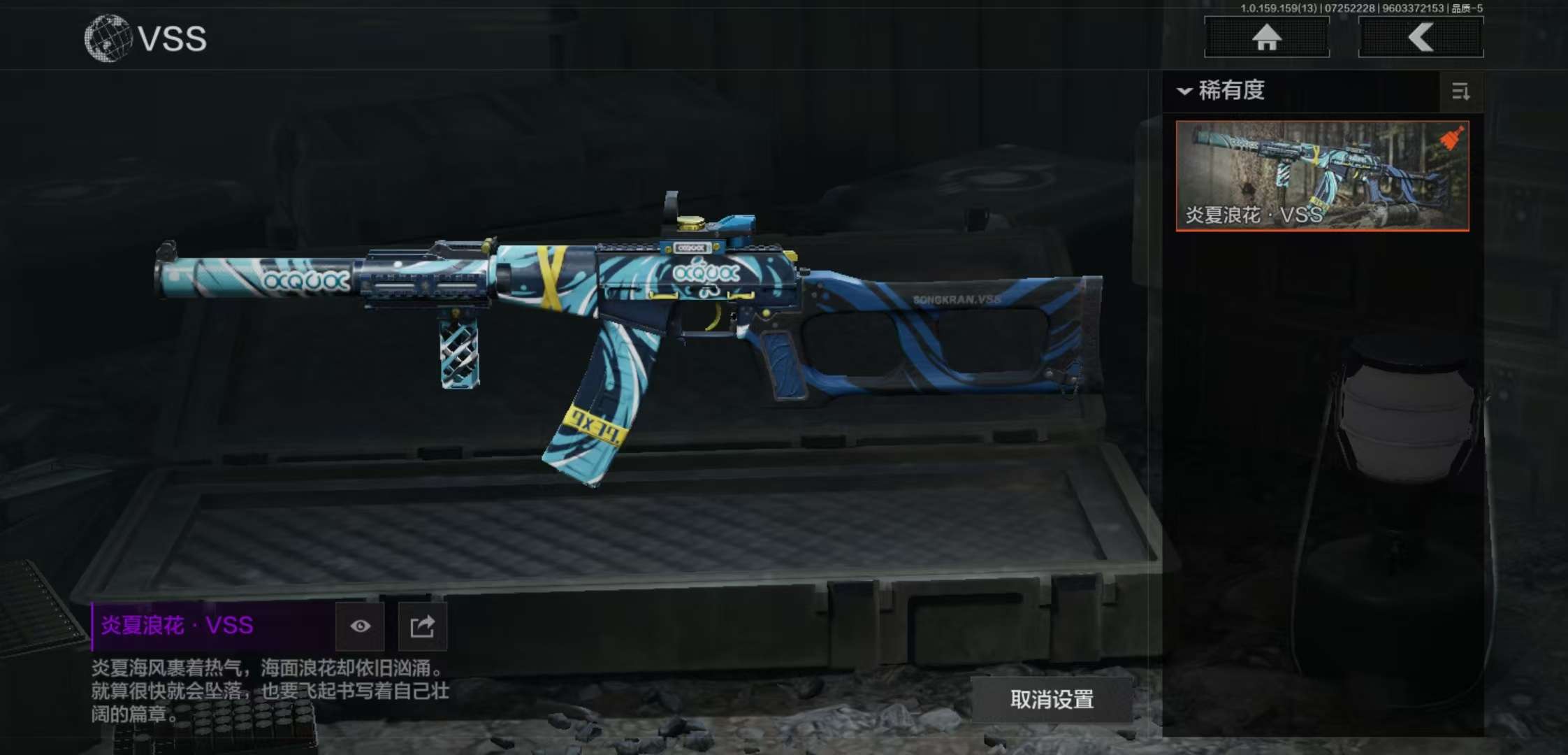
Task: Select the 炎夏浪花·VSS skin thumbnail
Action: click(x=1322, y=175)
